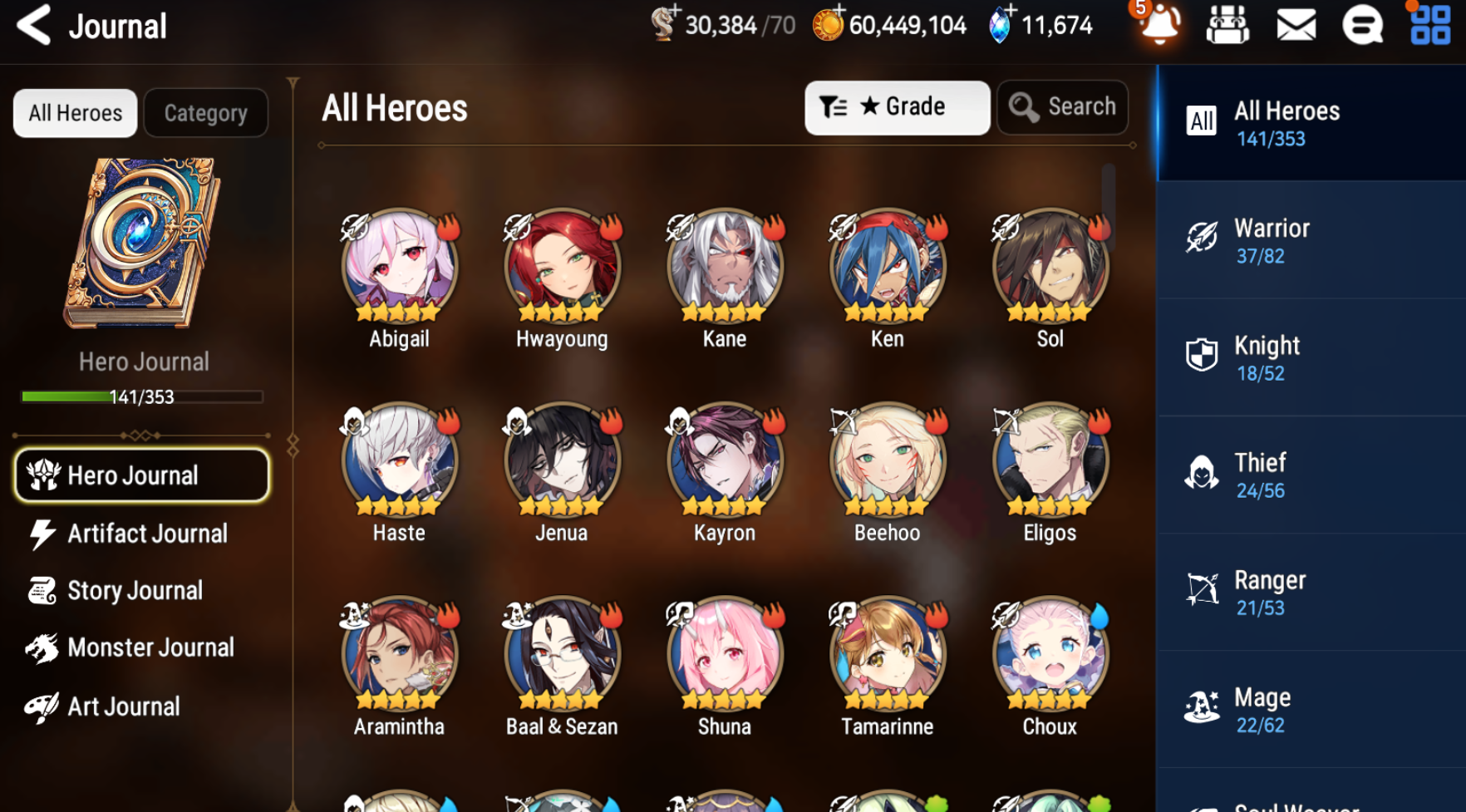Go back from the Journal screen
Image resolution: width=1466 pixels, height=812 pixels.
pos(35,25)
